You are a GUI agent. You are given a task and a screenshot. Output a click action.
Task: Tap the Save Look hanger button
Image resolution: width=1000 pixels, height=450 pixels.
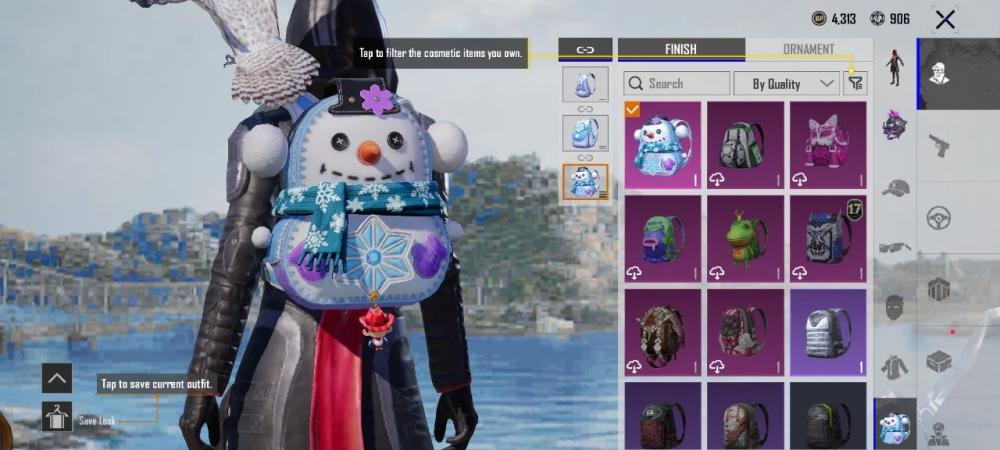pos(56,415)
